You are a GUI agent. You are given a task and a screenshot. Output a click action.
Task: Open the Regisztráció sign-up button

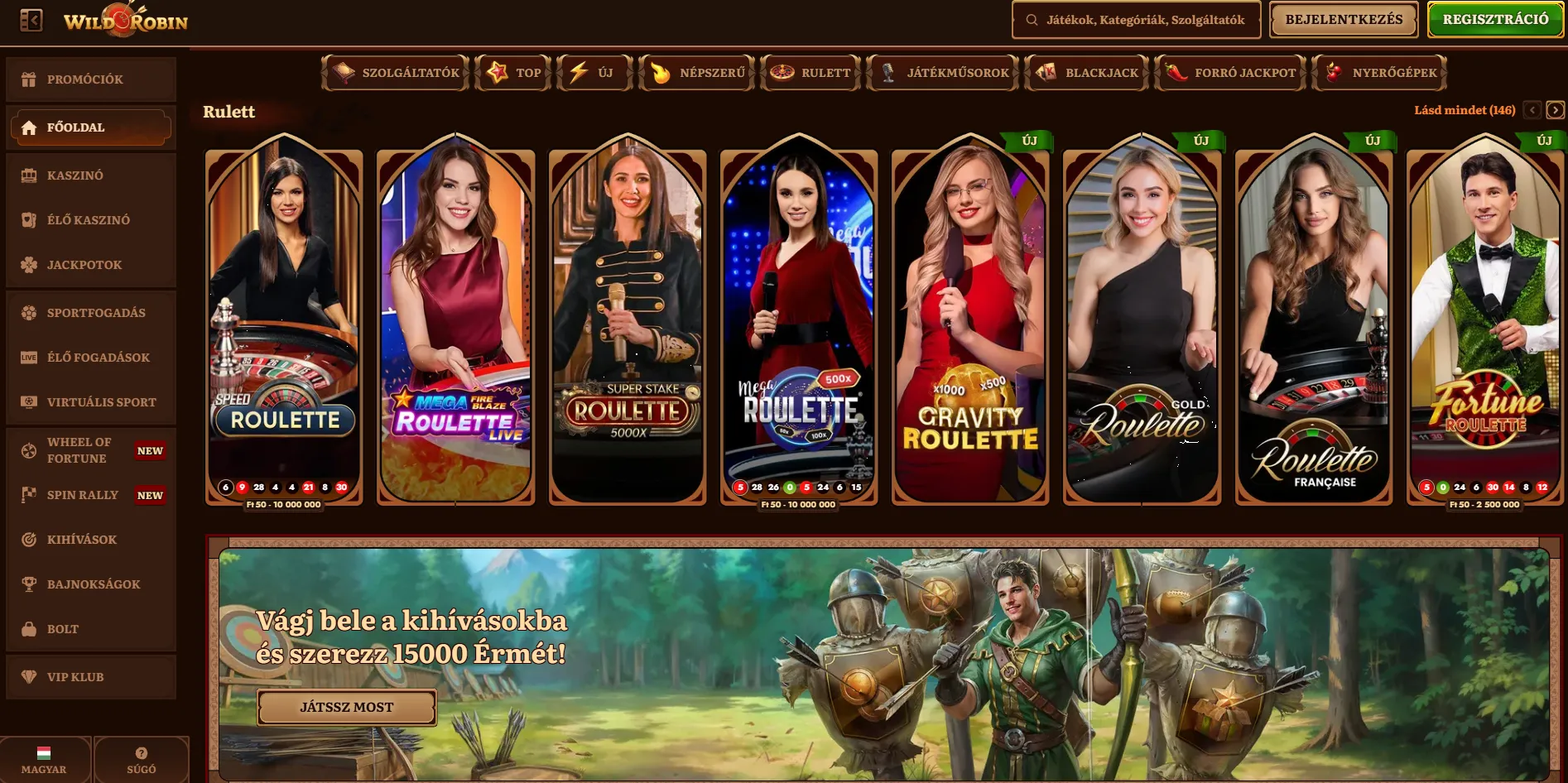[1495, 20]
